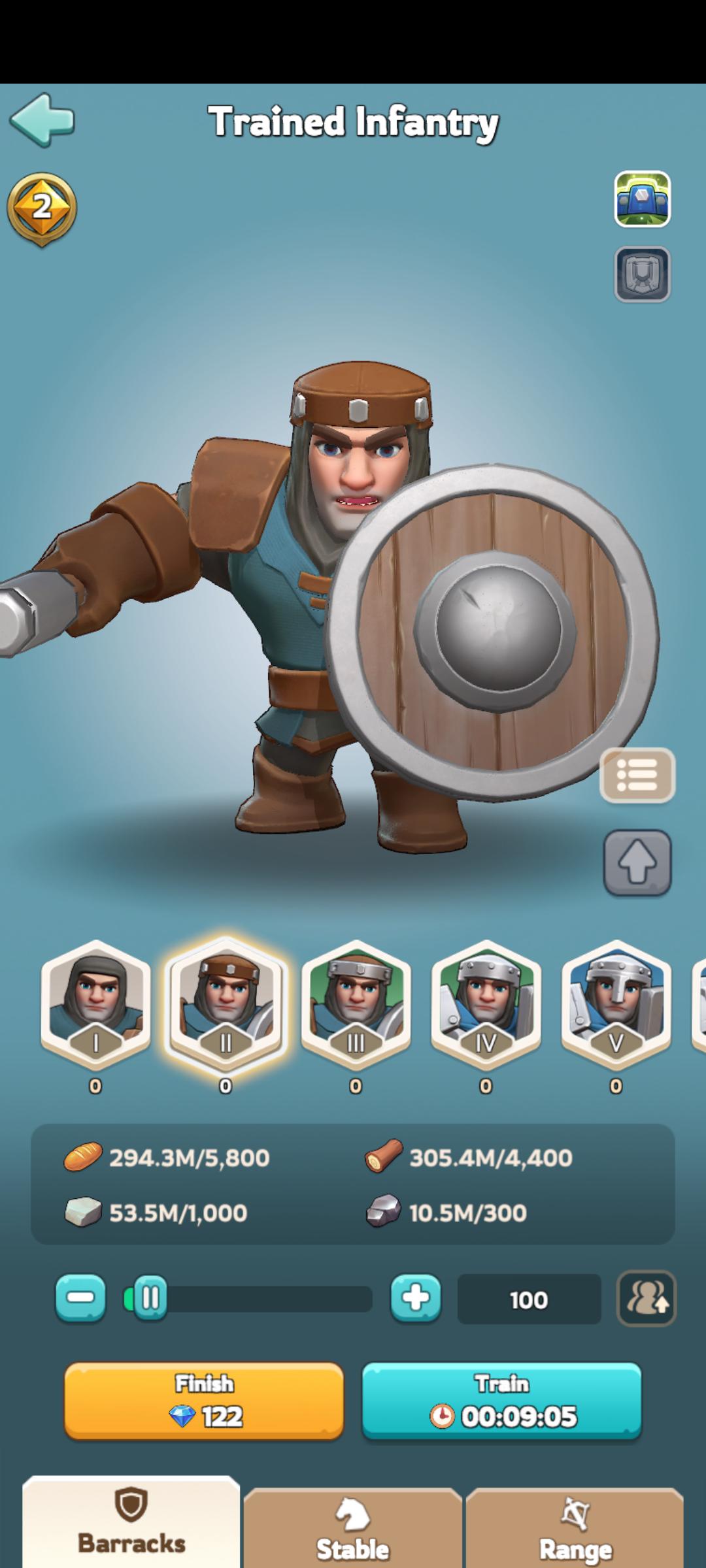
Task: Click the troop quantity slider handle
Action: point(150,1298)
